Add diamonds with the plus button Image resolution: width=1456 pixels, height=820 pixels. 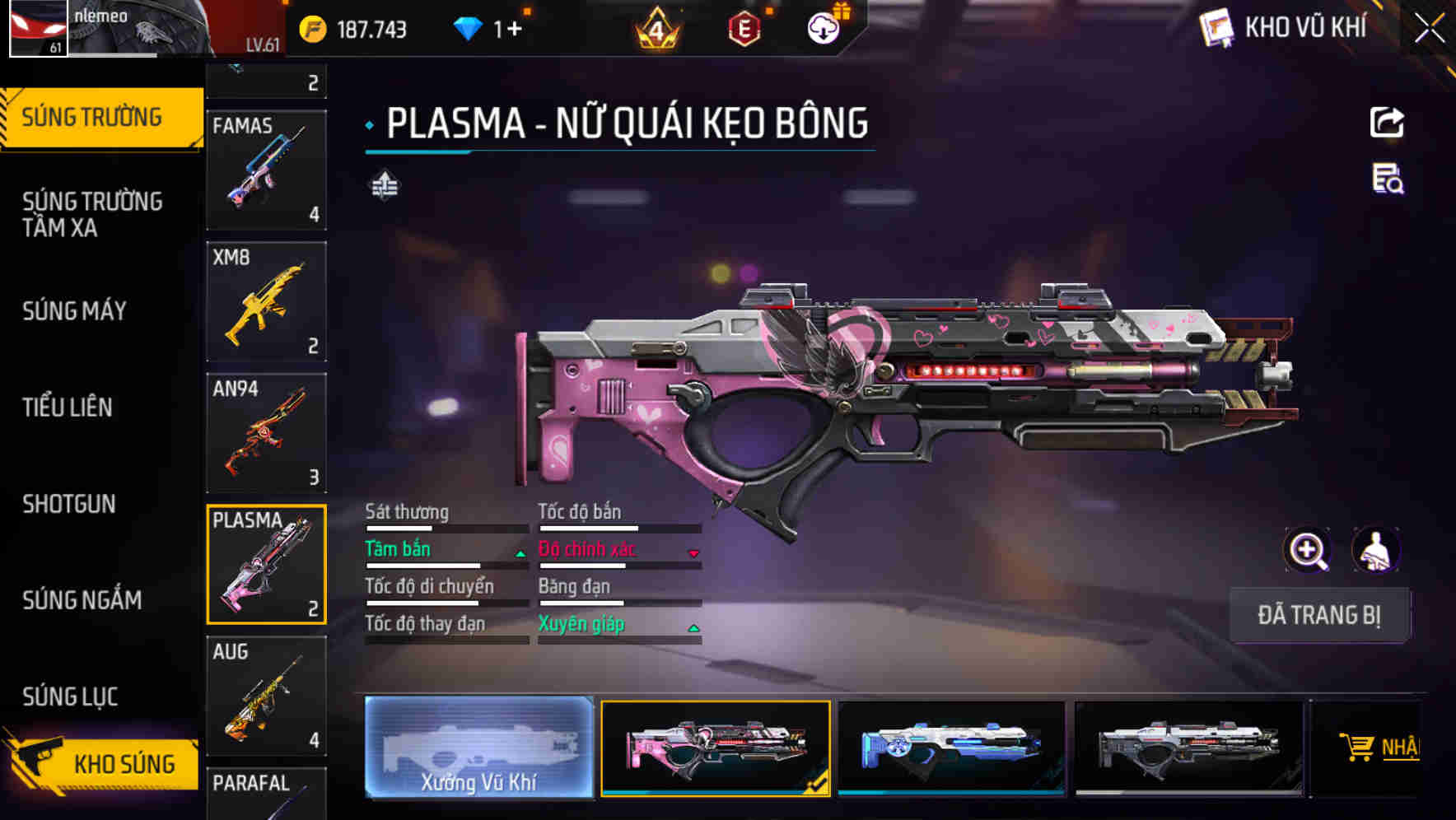coord(515,30)
